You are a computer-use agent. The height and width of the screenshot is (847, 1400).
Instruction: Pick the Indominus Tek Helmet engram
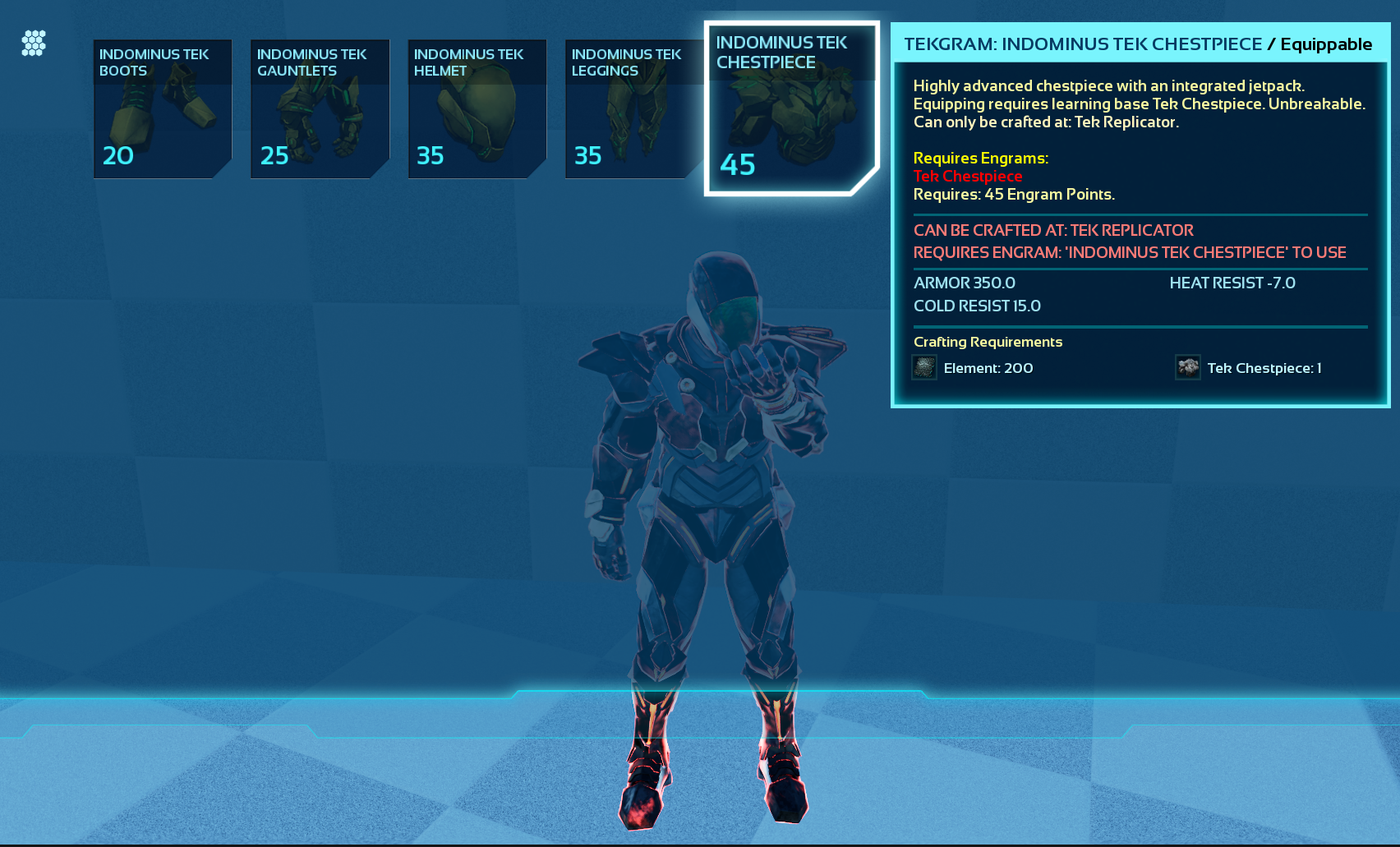(x=477, y=109)
